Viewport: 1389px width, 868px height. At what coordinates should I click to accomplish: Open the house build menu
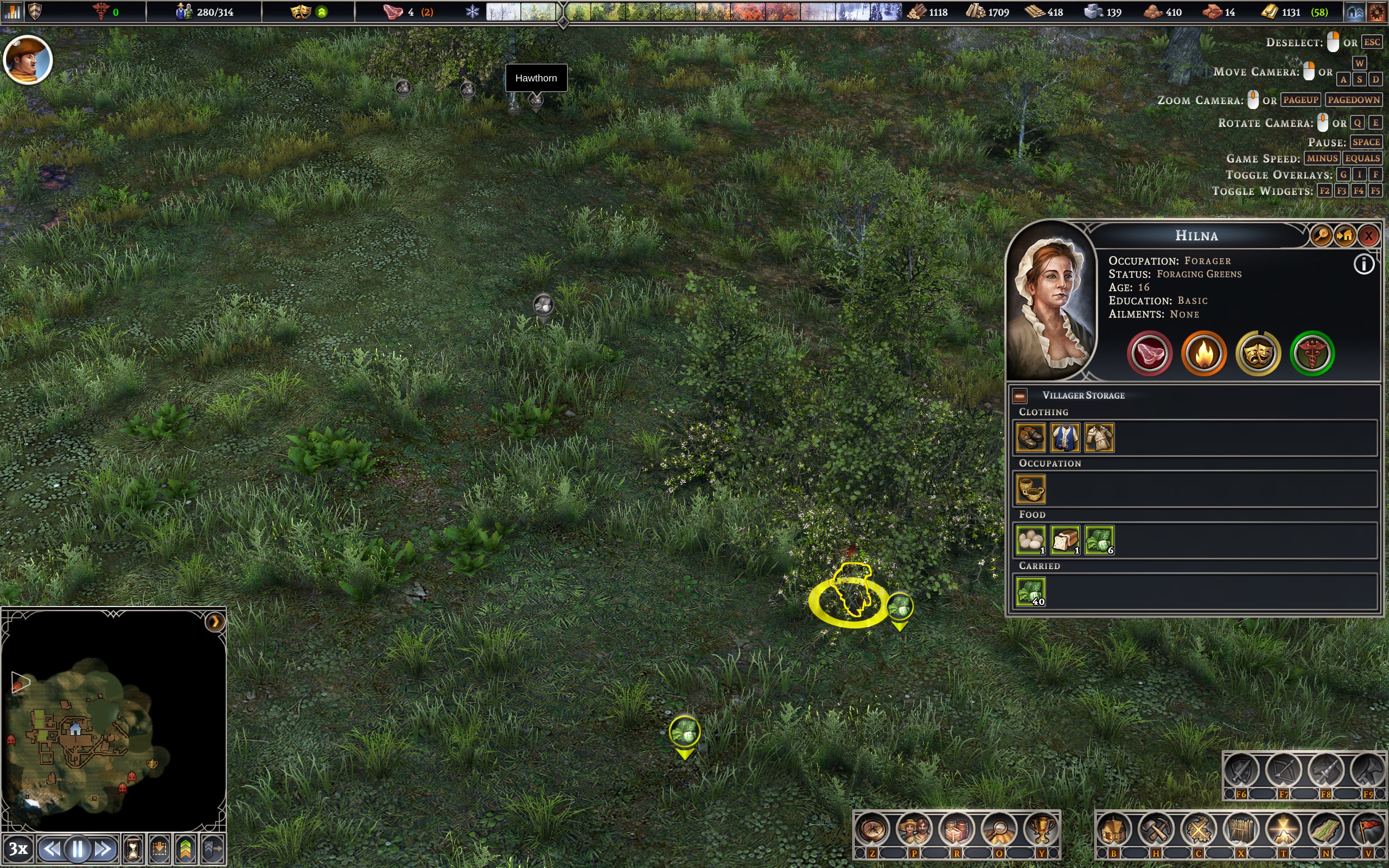point(1113,830)
